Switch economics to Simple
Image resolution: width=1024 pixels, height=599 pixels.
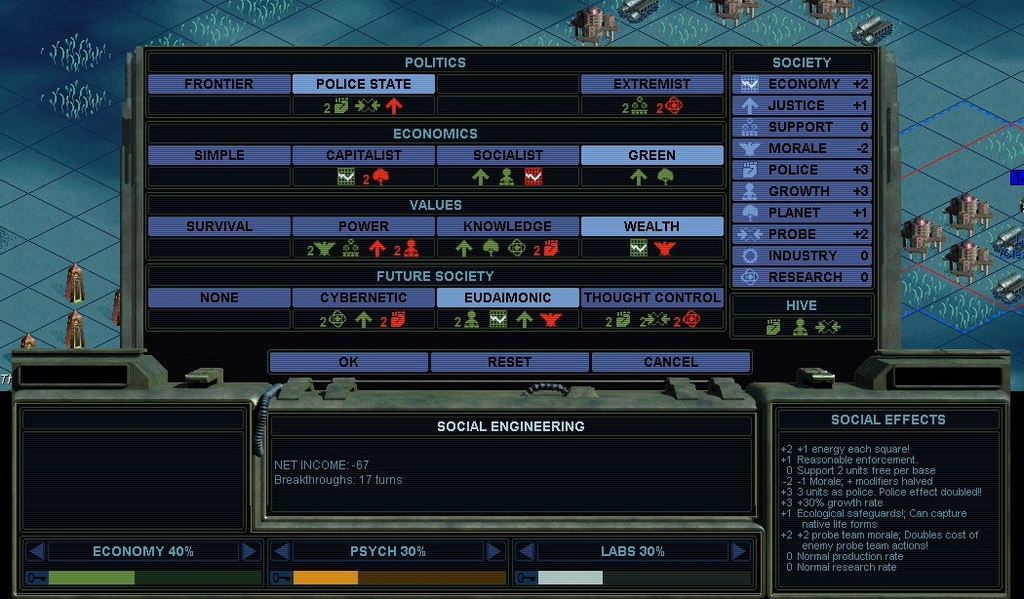219,155
